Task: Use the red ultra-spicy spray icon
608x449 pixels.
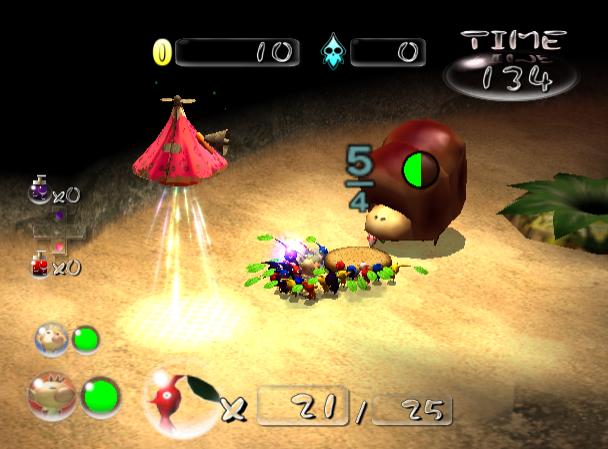Action: 41,264
